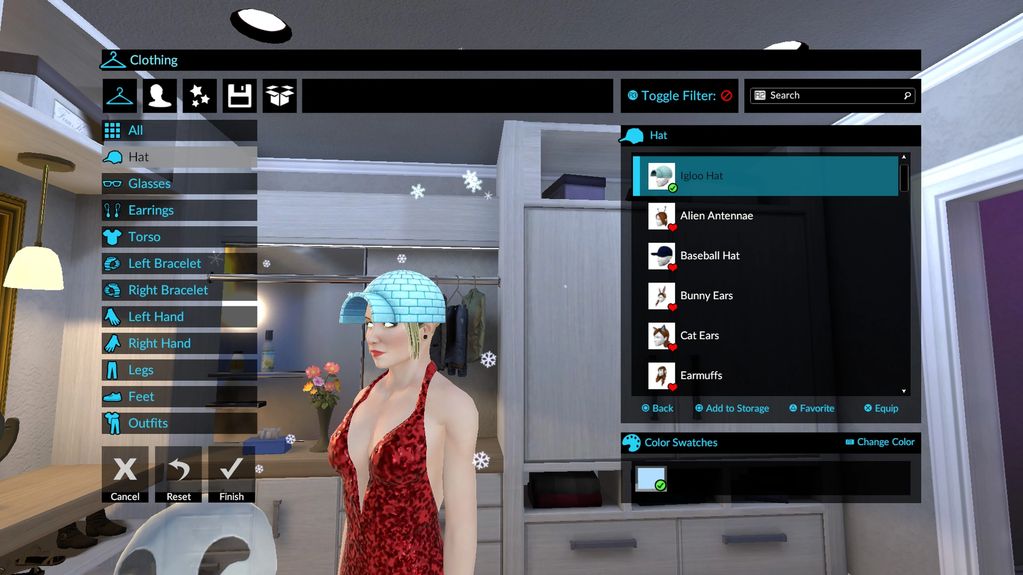Select the light blue color swatch
This screenshot has width=1023, height=575.
650,479
